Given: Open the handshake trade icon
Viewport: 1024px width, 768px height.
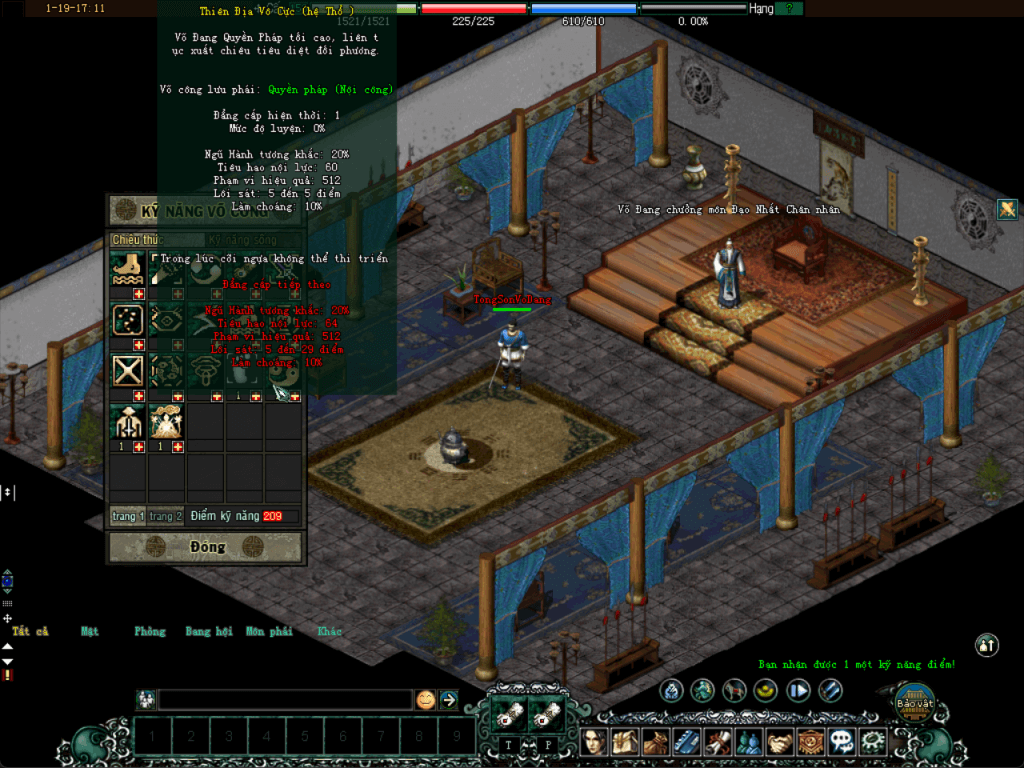Looking at the screenshot, I should (782, 742).
